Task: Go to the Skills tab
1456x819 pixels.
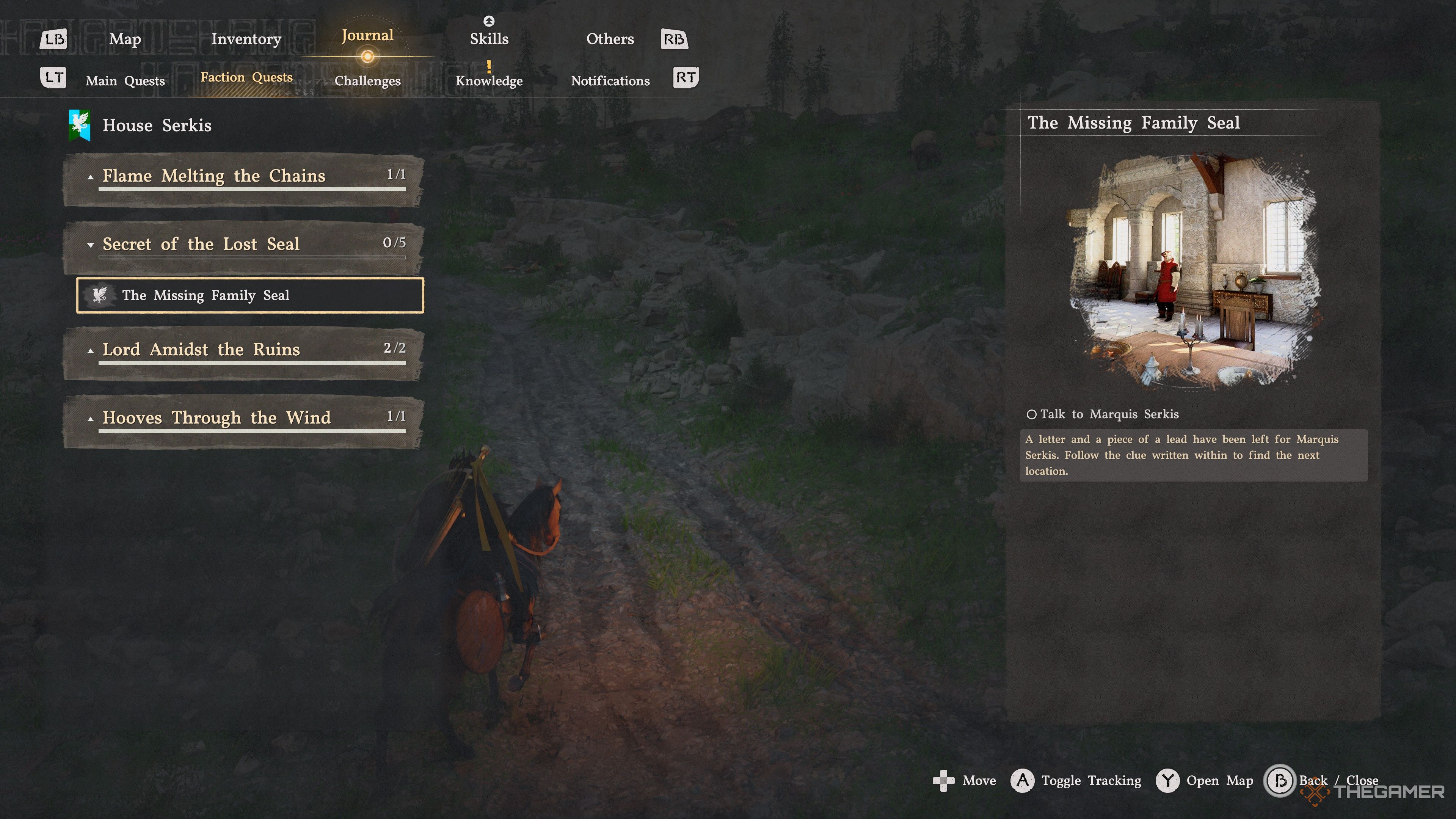Action: (x=489, y=39)
